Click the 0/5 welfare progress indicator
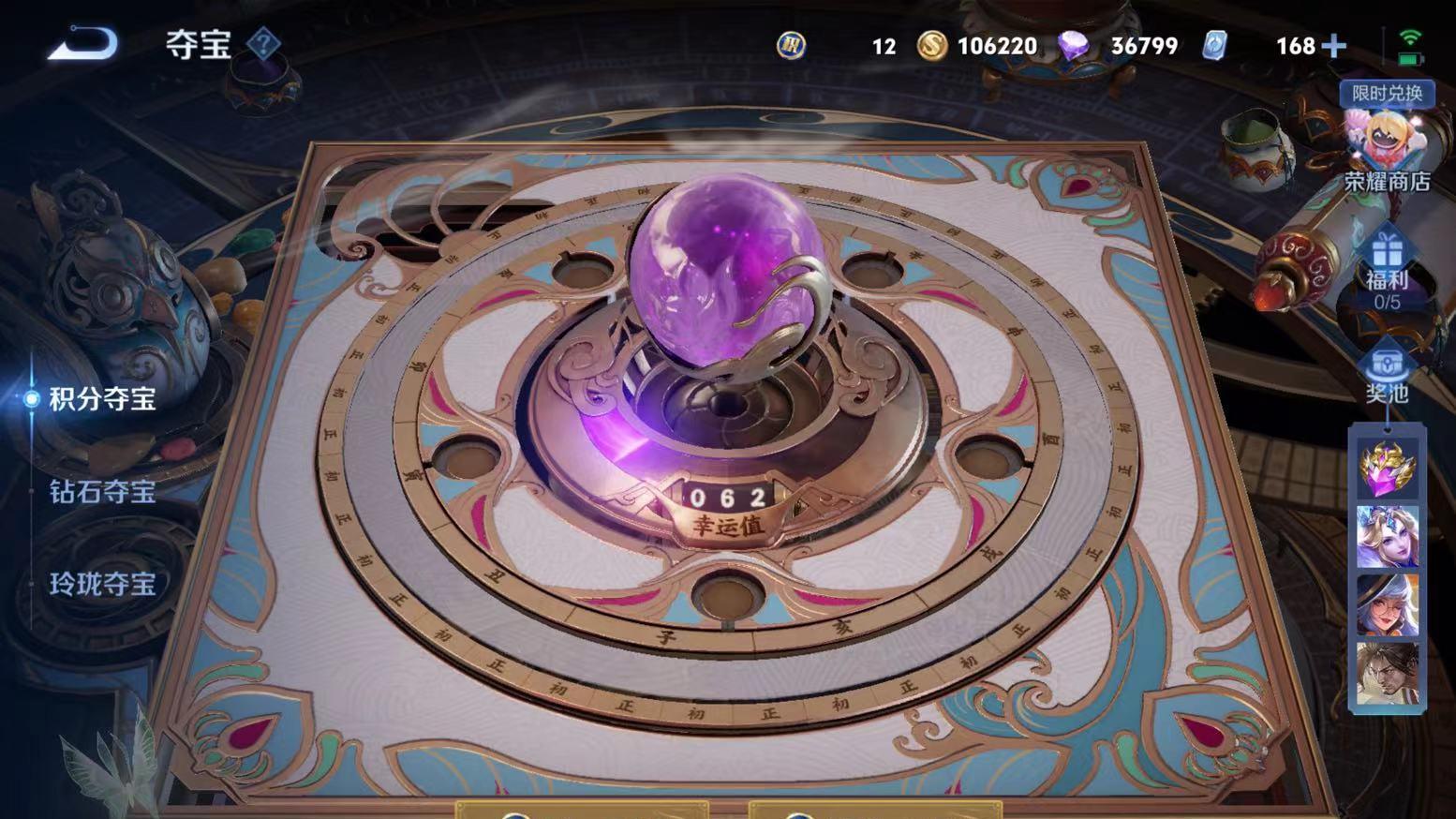 [x=1389, y=300]
